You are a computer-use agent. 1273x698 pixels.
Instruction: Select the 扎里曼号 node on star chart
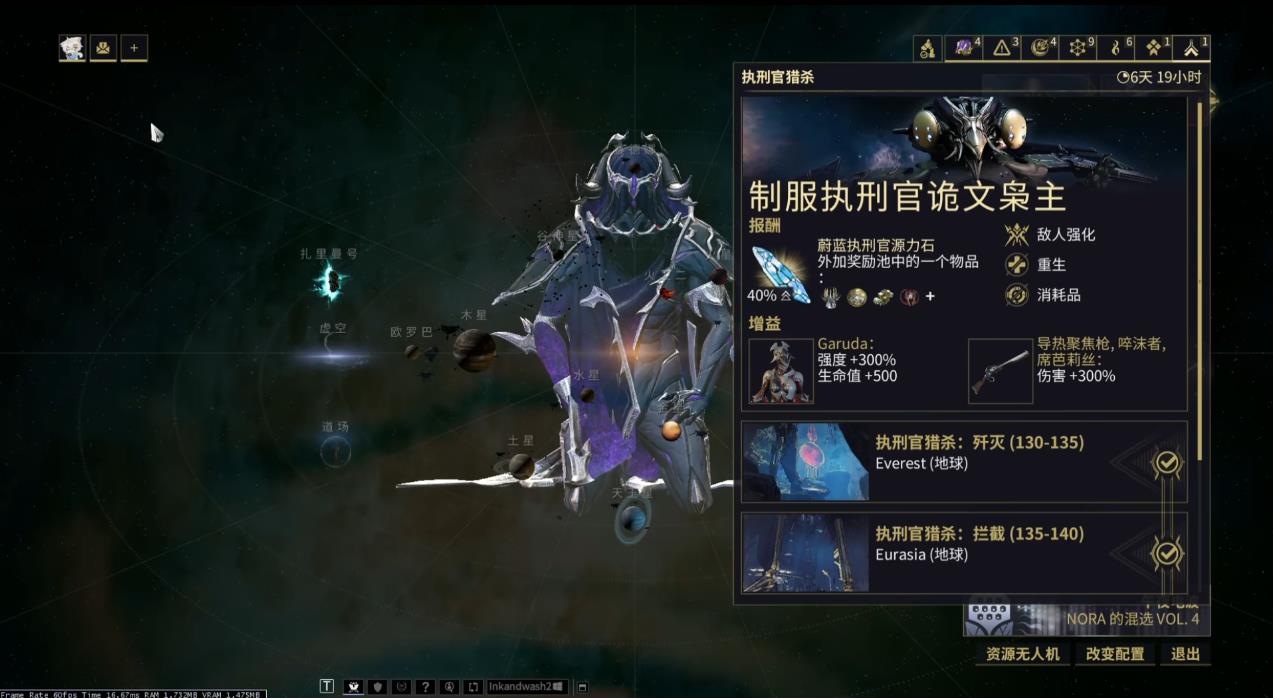pyautogui.click(x=329, y=283)
